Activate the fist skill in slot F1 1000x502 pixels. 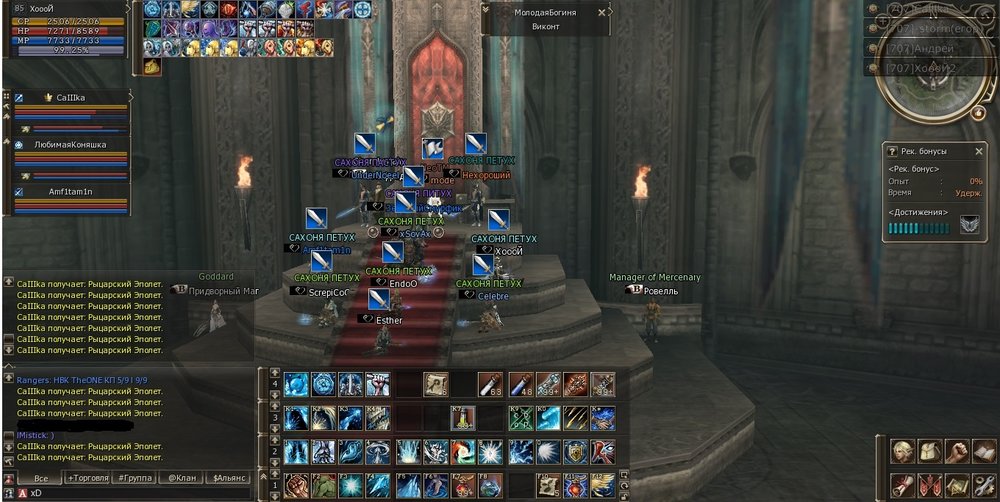[x=295, y=485]
